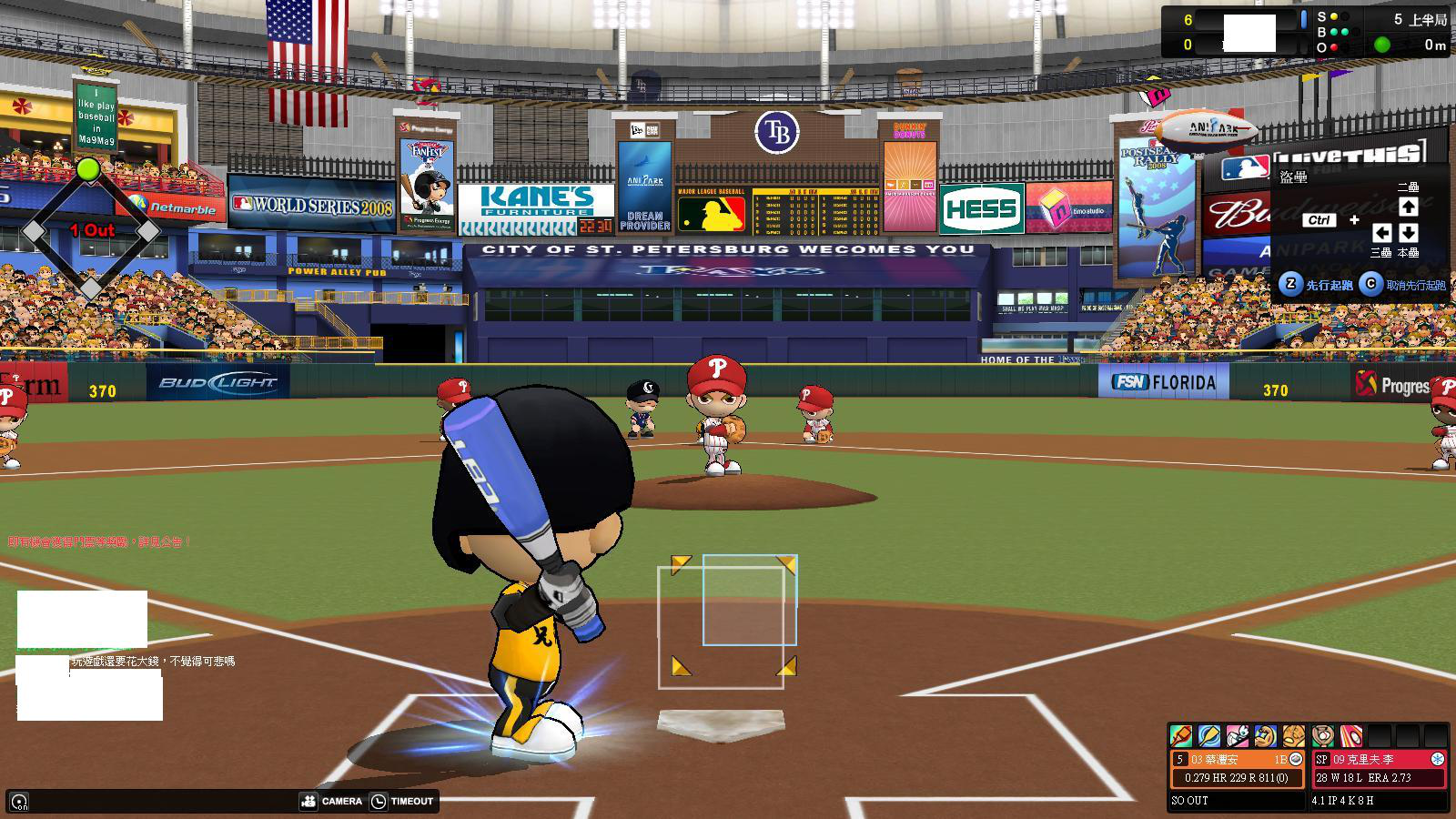This screenshot has width=1456, height=819.
Task: Select the orange baseball glove skill icon
Action: coord(1293,735)
